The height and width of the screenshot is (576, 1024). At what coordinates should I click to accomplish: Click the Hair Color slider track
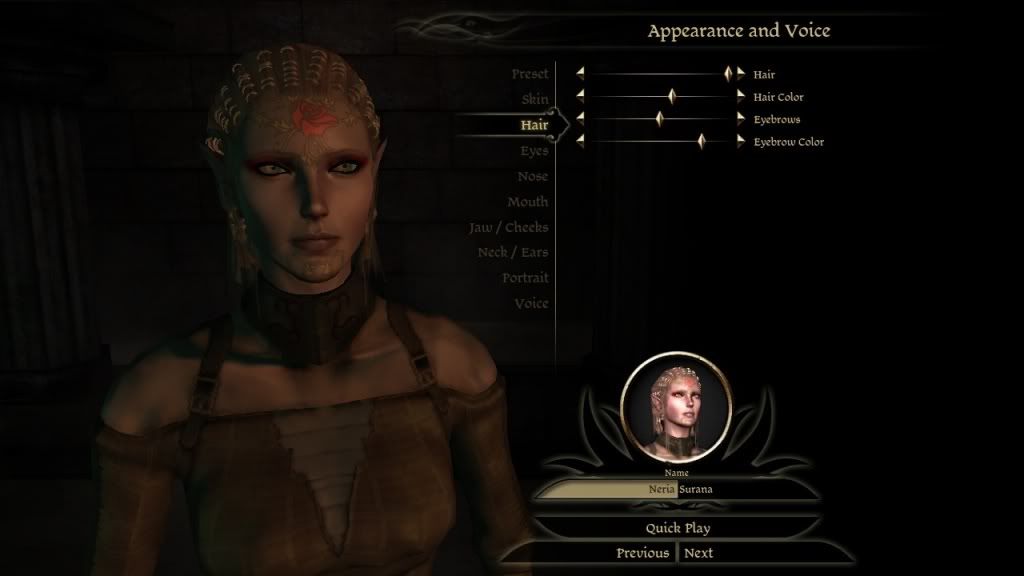(x=630, y=97)
